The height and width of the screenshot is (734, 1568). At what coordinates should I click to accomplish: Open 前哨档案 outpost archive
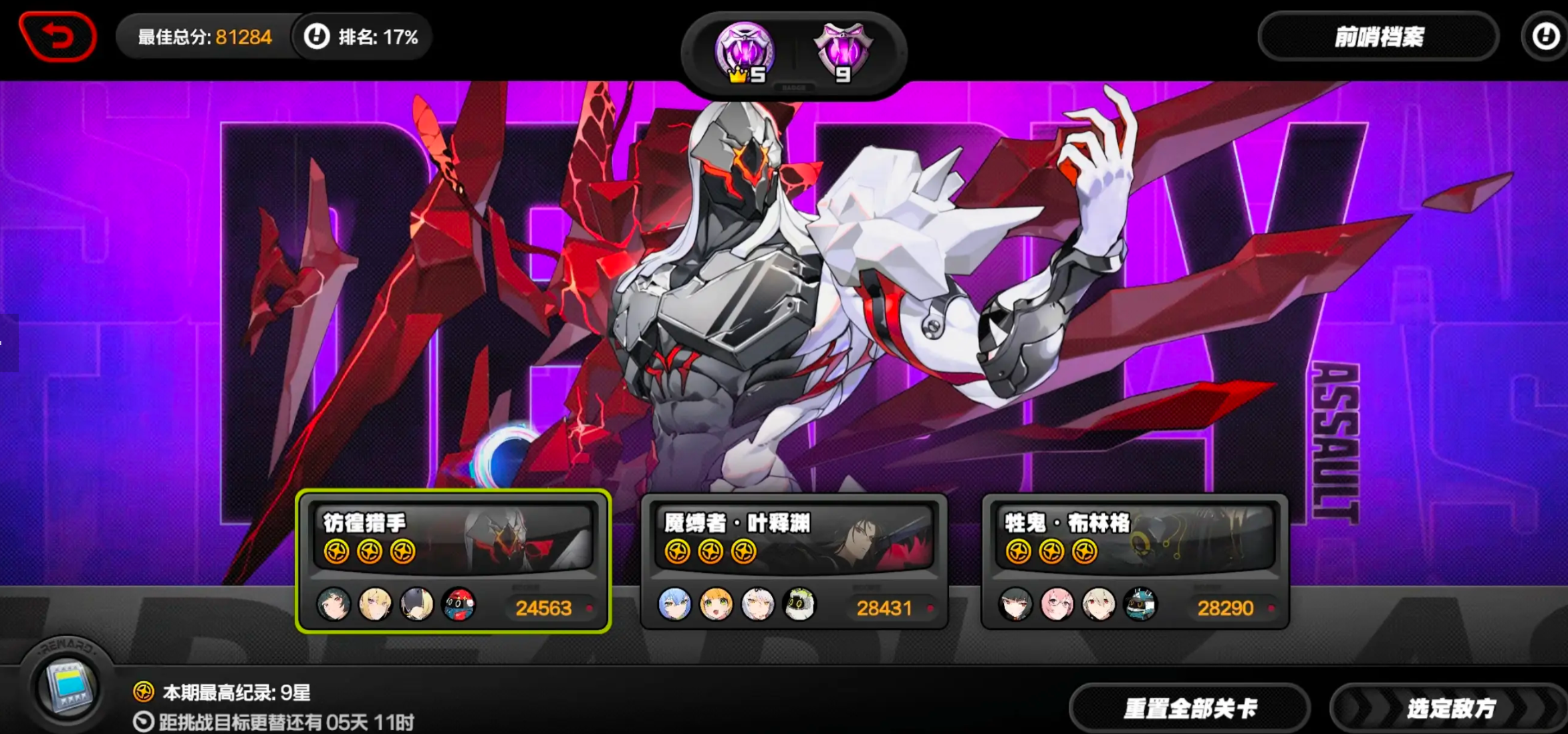[1378, 37]
